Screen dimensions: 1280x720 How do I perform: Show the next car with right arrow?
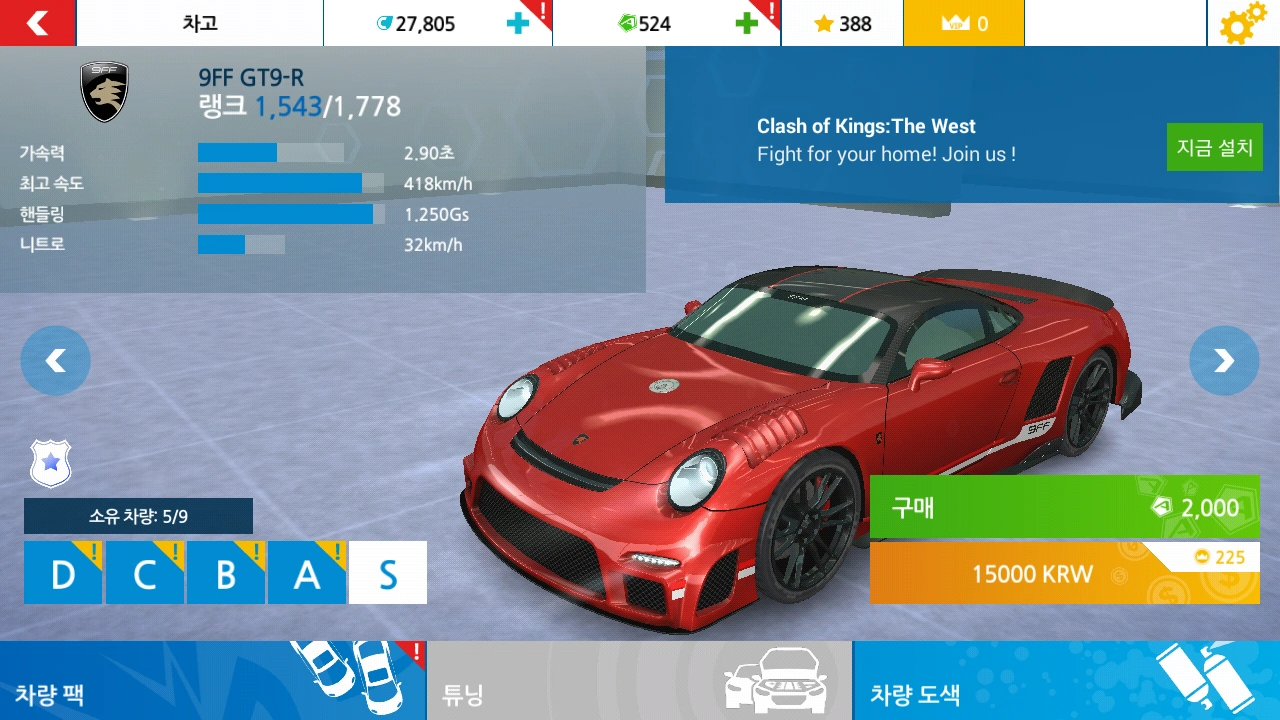[x=1224, y=360]
